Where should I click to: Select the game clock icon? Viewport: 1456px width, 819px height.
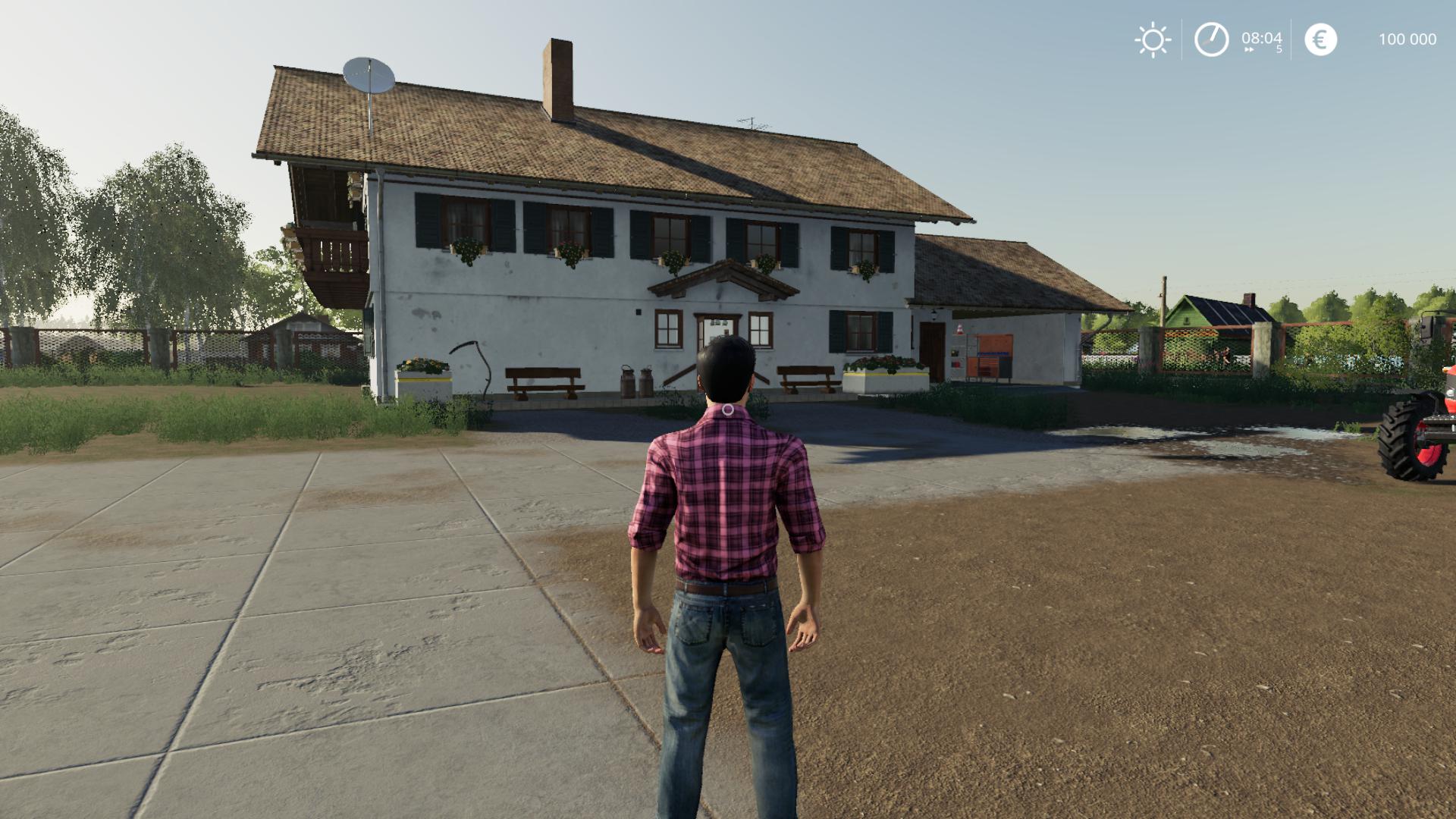pos(1211,39)
